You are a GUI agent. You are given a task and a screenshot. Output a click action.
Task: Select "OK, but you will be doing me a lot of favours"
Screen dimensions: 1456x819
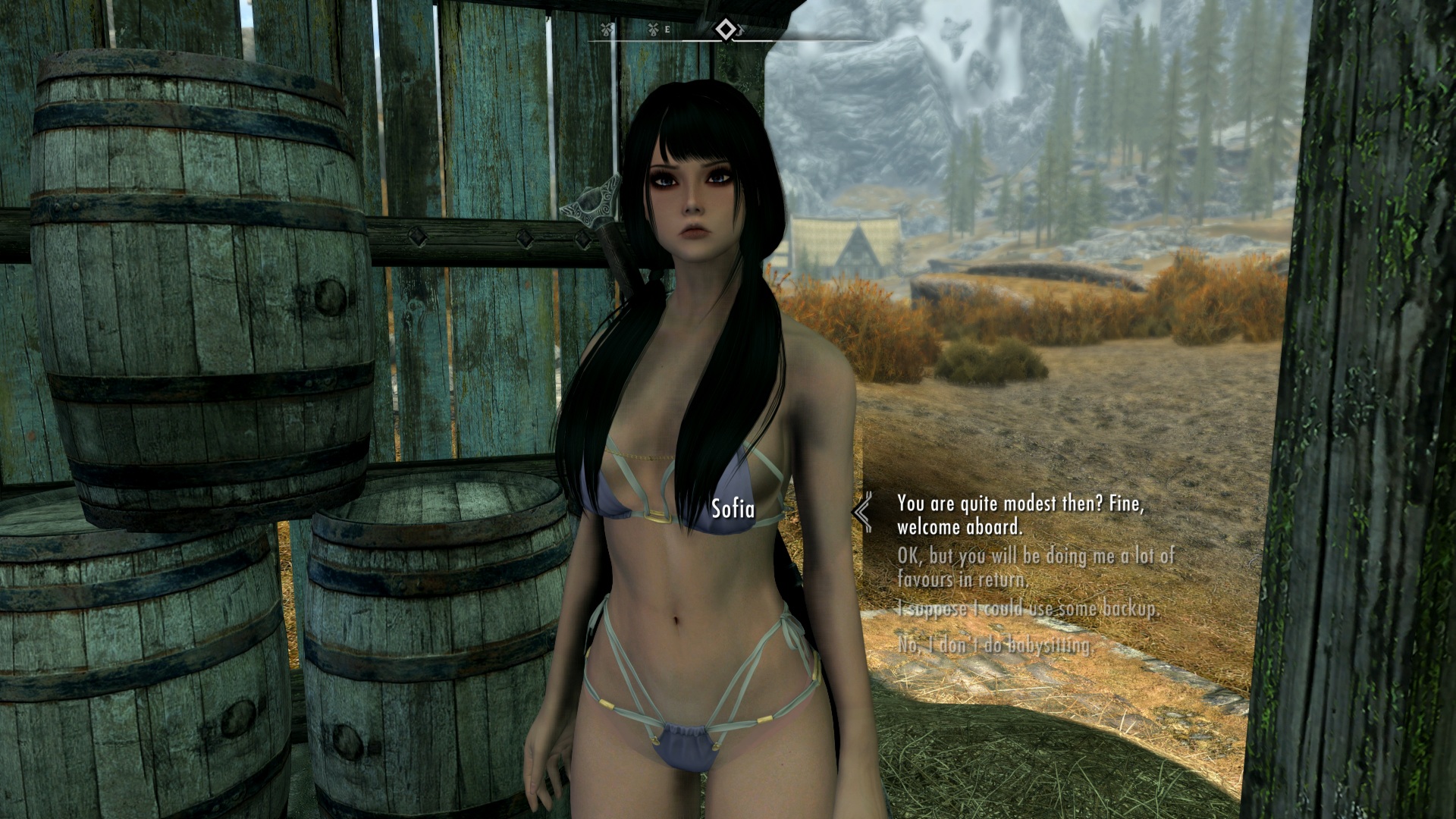[x=1035, y=567]
